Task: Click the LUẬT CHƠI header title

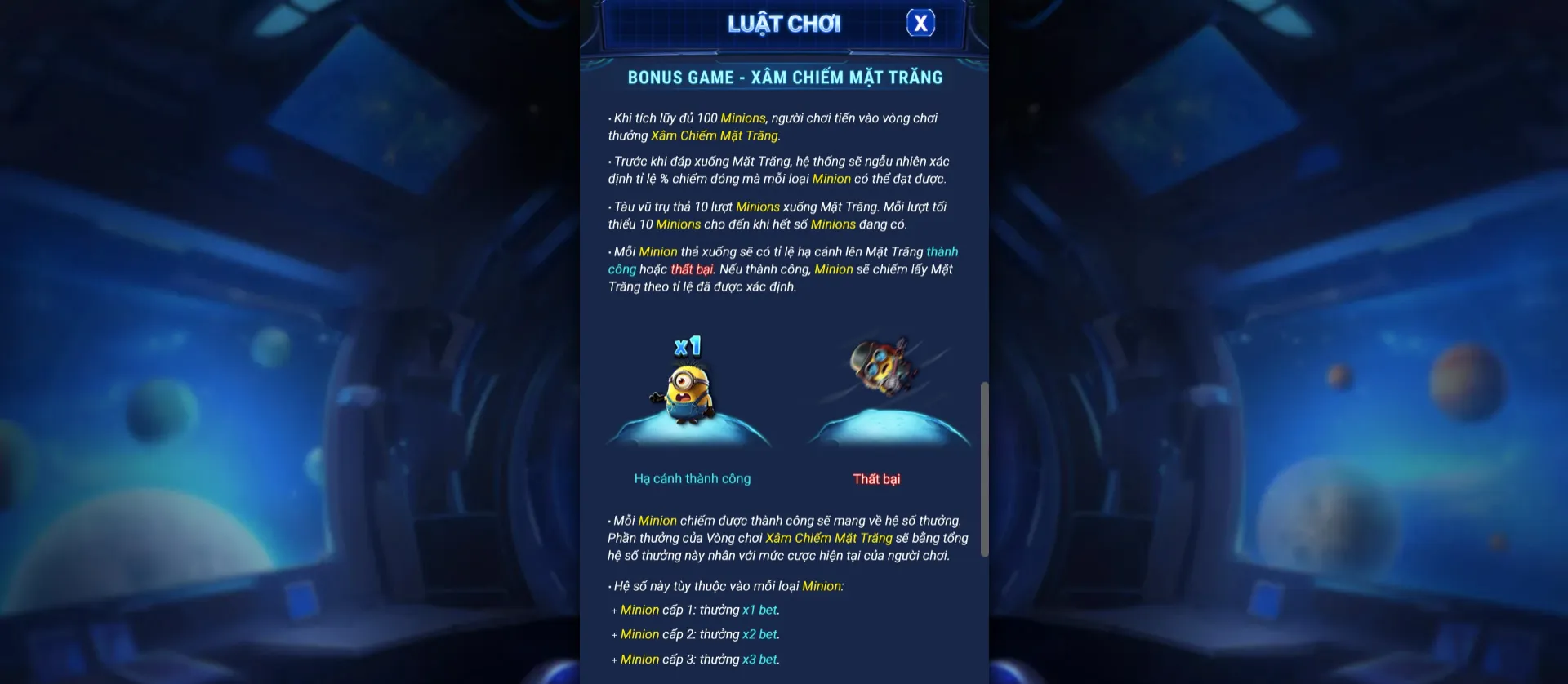Action: click(x=784, y=23)
